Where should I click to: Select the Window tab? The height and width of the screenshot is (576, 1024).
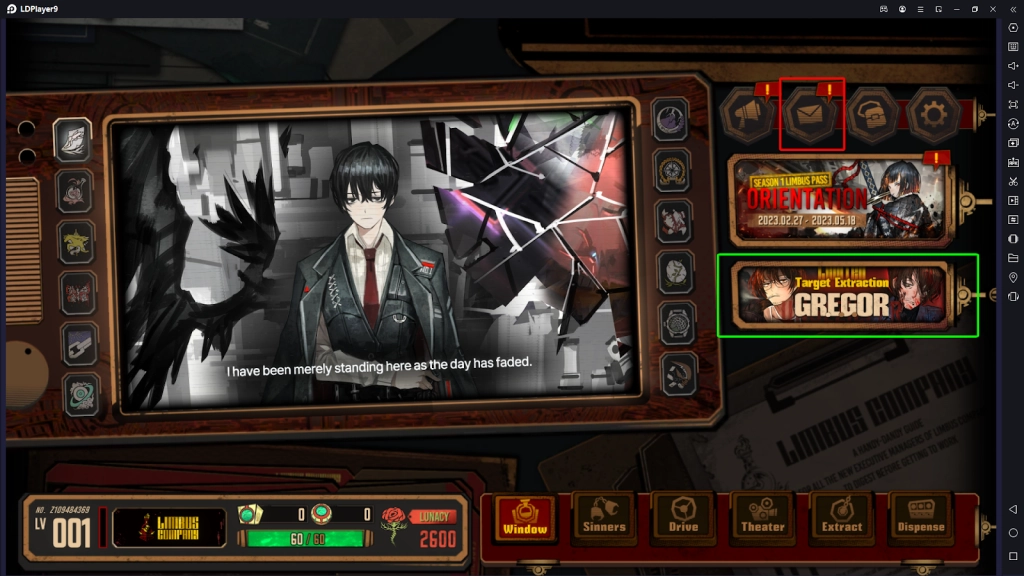pyautogui.click(x=525, y=517)
